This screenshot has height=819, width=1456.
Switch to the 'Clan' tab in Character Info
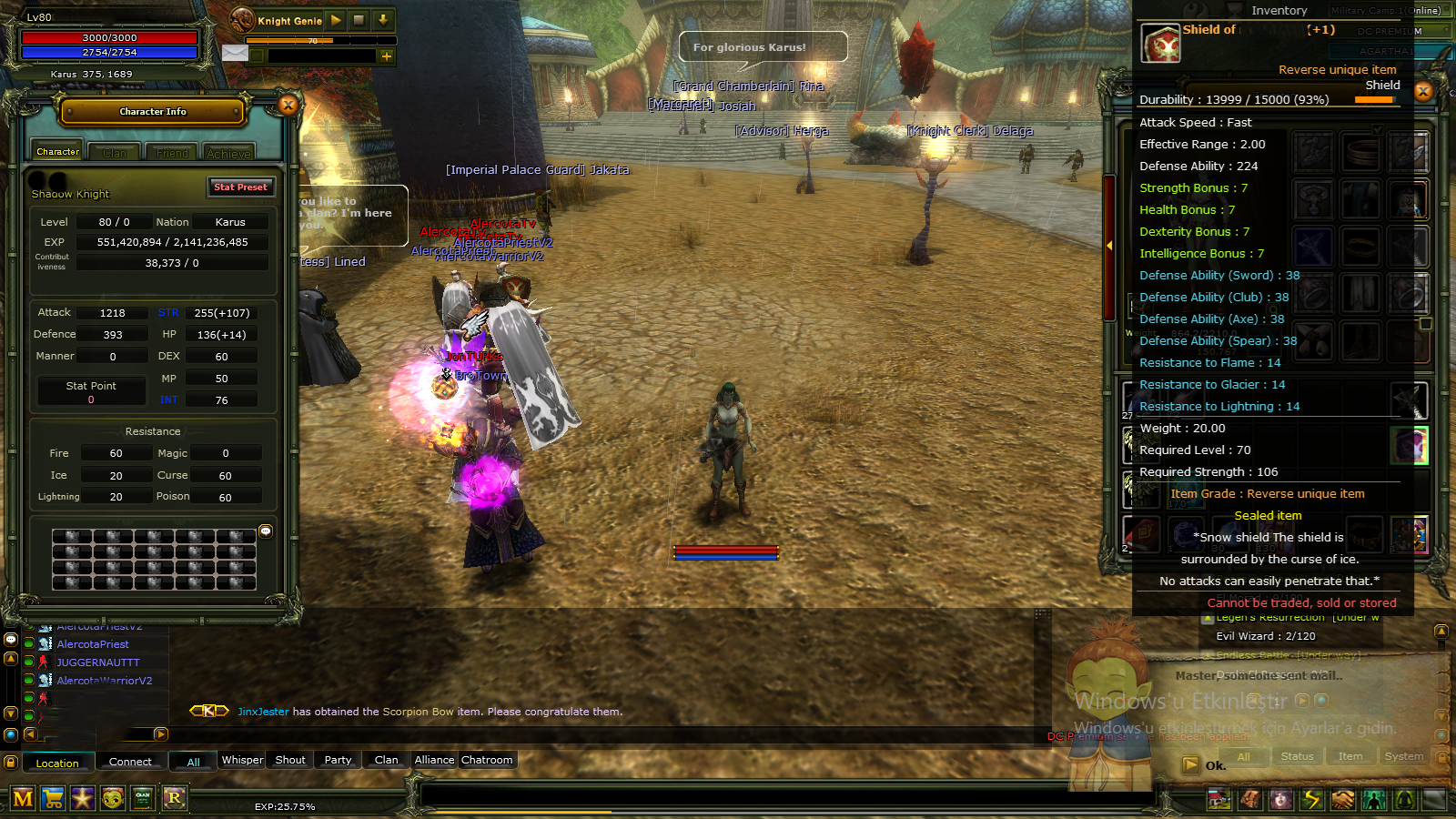(115, 151)
